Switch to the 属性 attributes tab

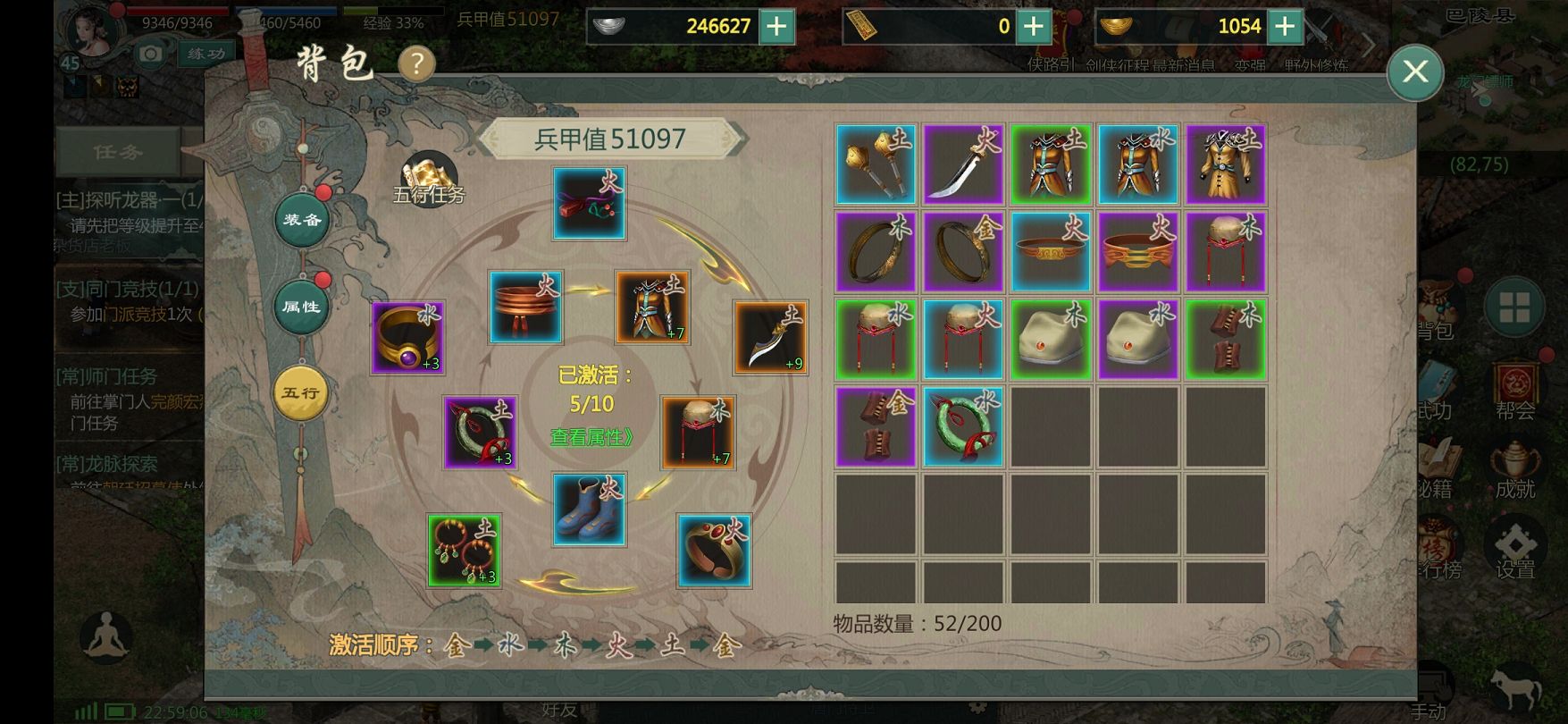point(302,307)
